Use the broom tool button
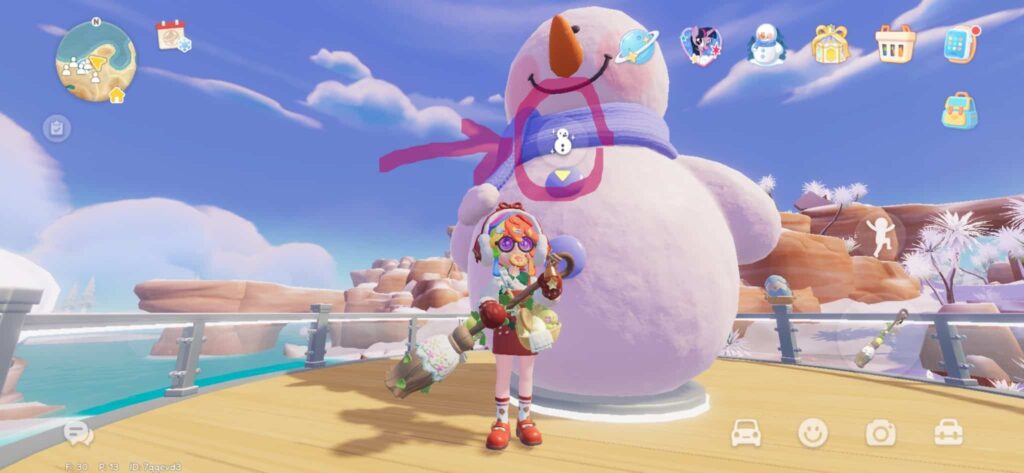Image resolution: width=1024 pixels, height=473 pixels. pyautogui.click(x=880, y=338)
